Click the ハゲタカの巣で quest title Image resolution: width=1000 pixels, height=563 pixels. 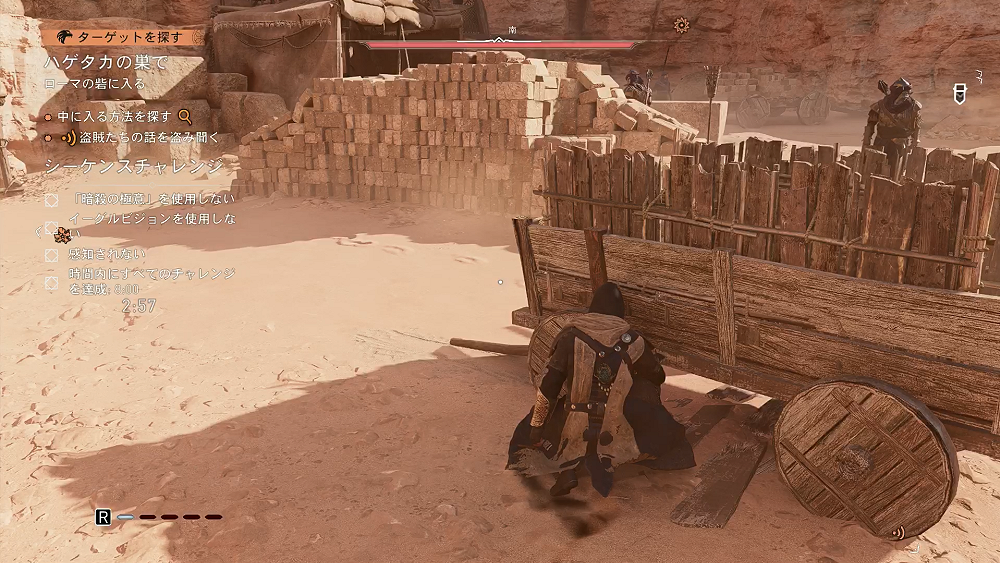[x=105, y=62]
